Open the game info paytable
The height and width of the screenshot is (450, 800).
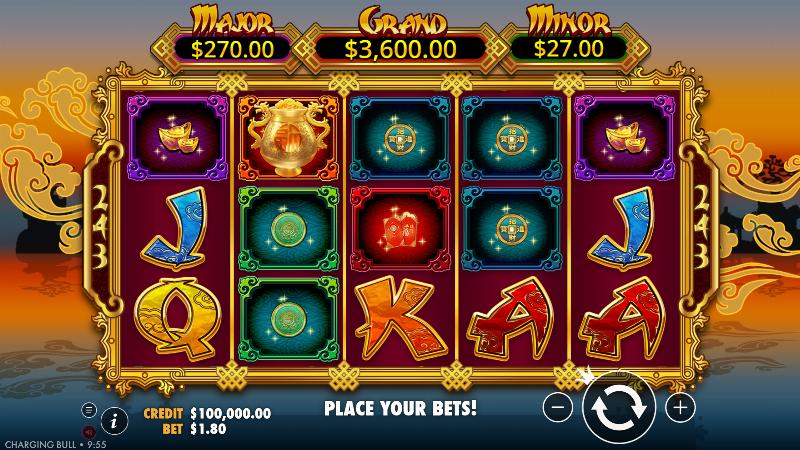point(113,420)
